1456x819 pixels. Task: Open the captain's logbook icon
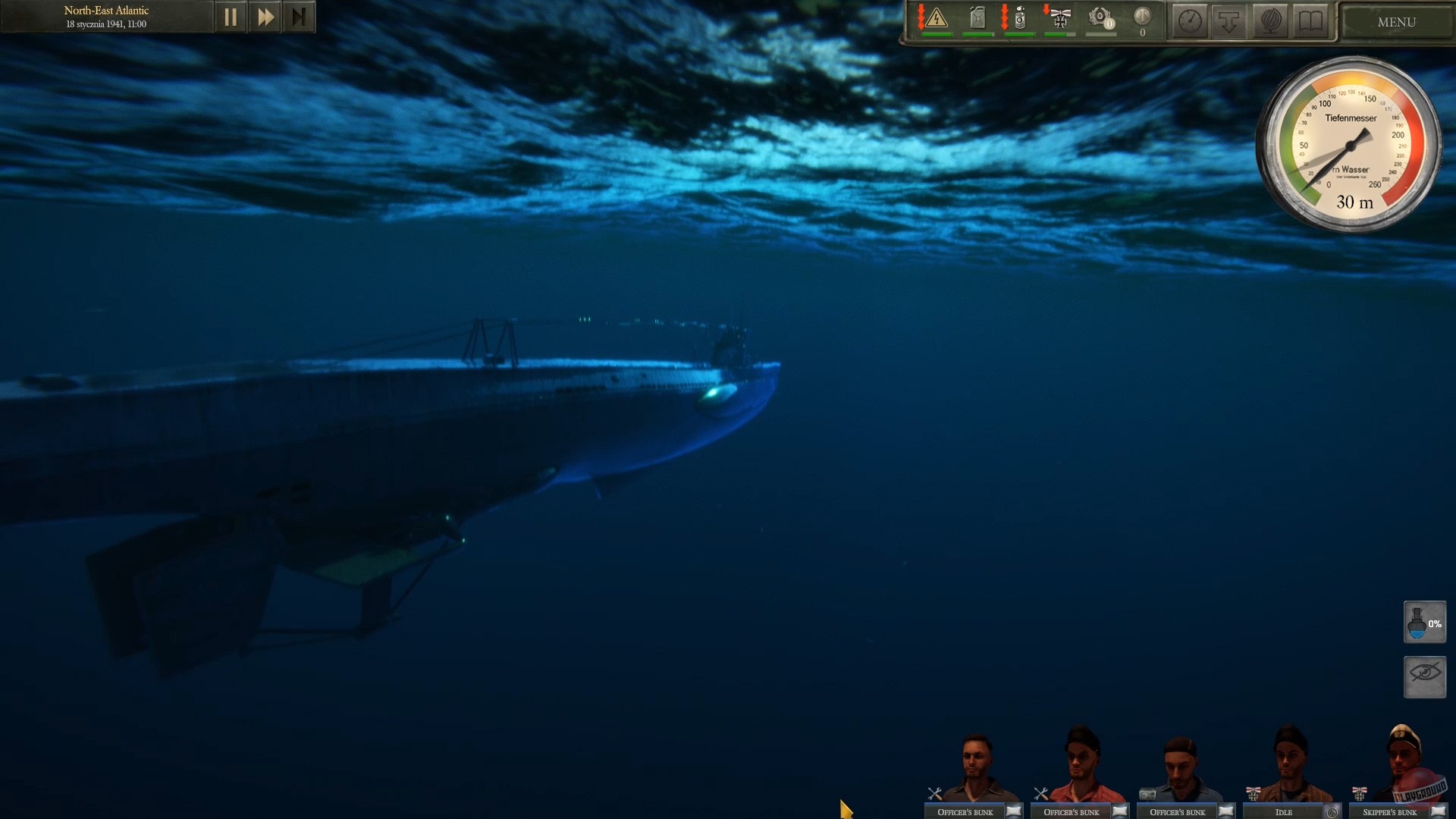tap(1310, 21)
